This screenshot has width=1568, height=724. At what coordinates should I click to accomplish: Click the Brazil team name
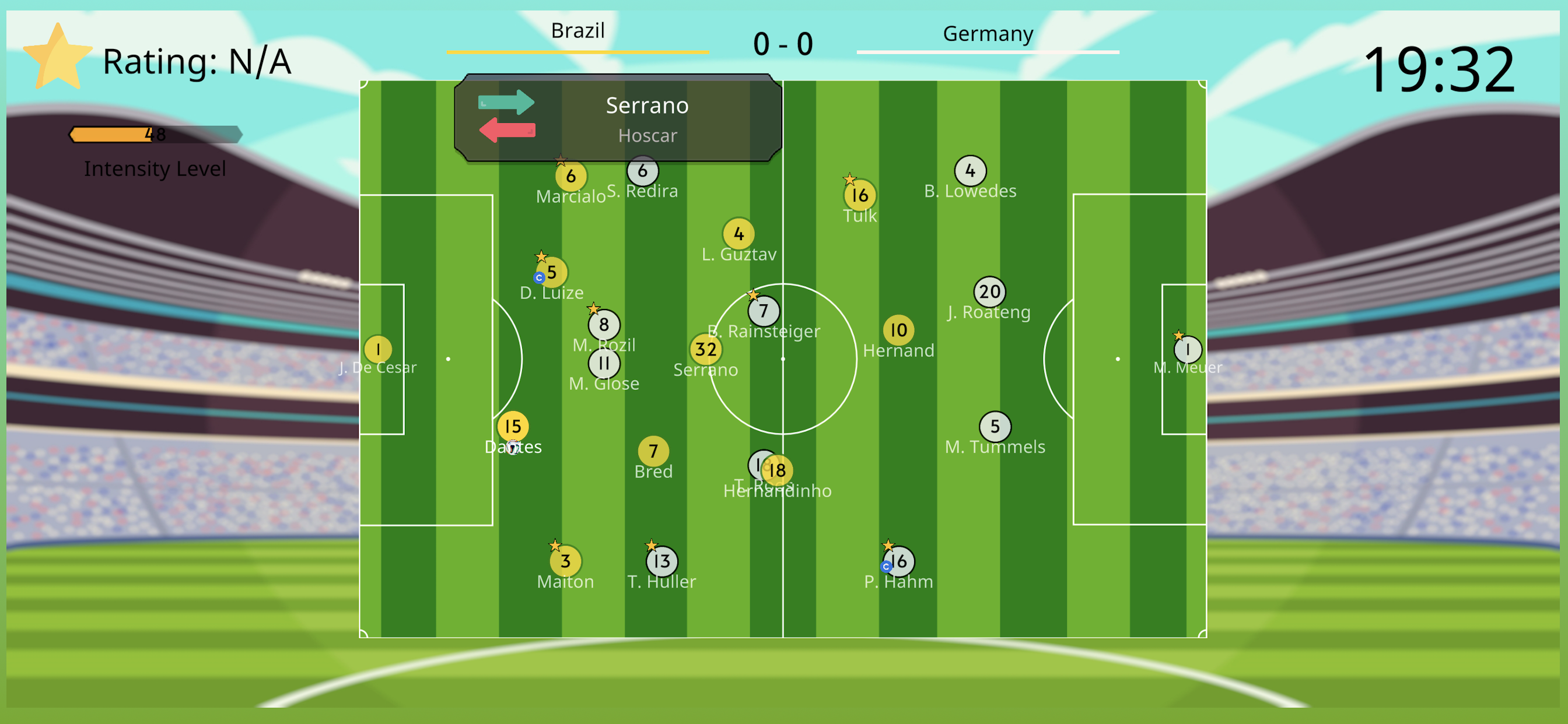pyautogui.click(x=577, y=30)
